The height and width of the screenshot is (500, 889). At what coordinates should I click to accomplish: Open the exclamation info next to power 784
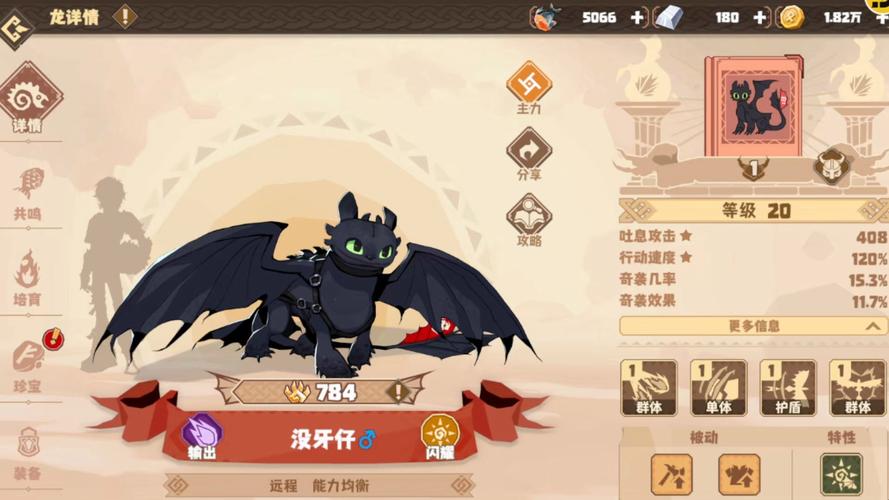coord(398,392)
